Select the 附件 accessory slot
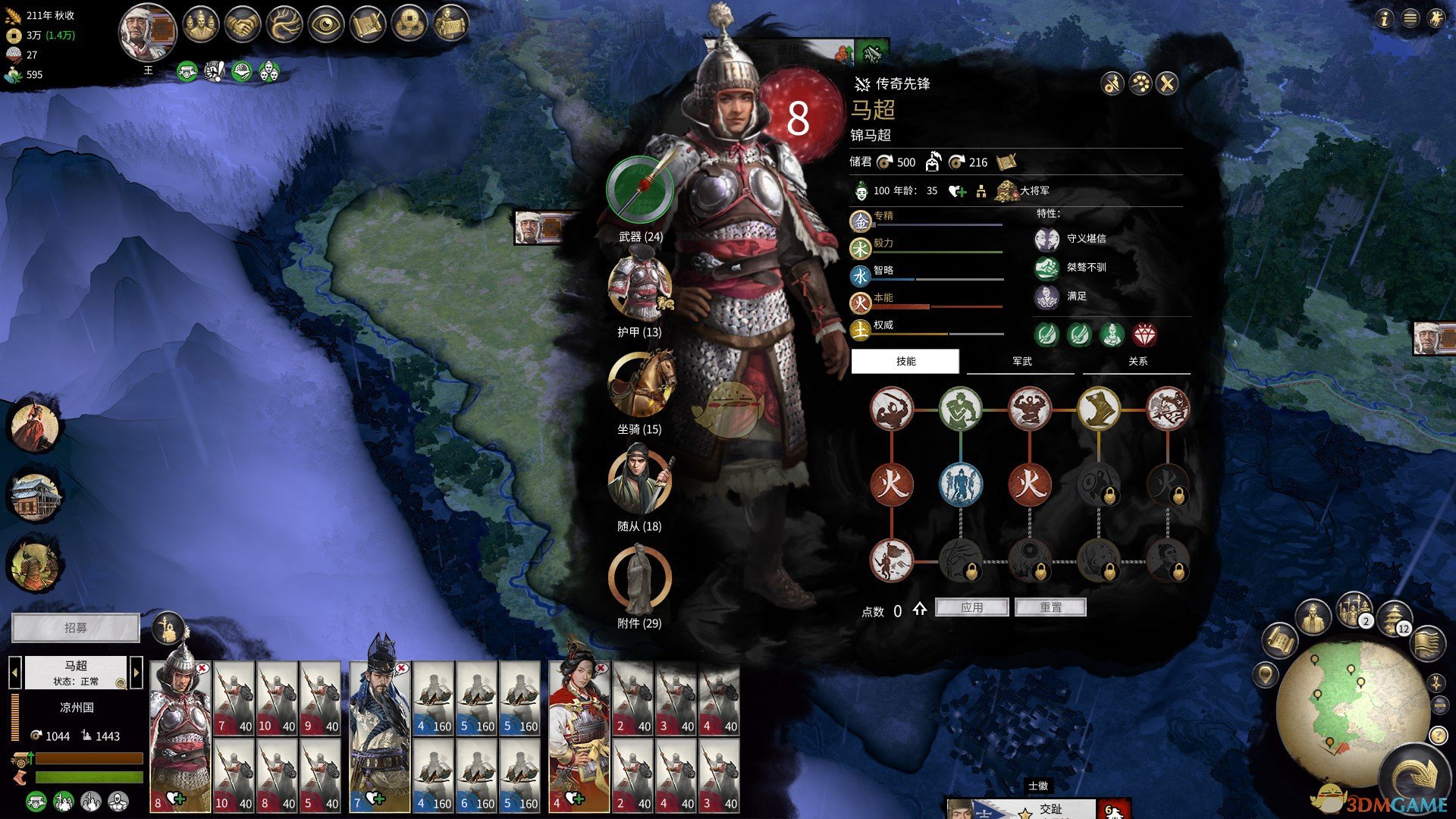This screenshot has width=1456, height=819. click(x=639, y=579)
